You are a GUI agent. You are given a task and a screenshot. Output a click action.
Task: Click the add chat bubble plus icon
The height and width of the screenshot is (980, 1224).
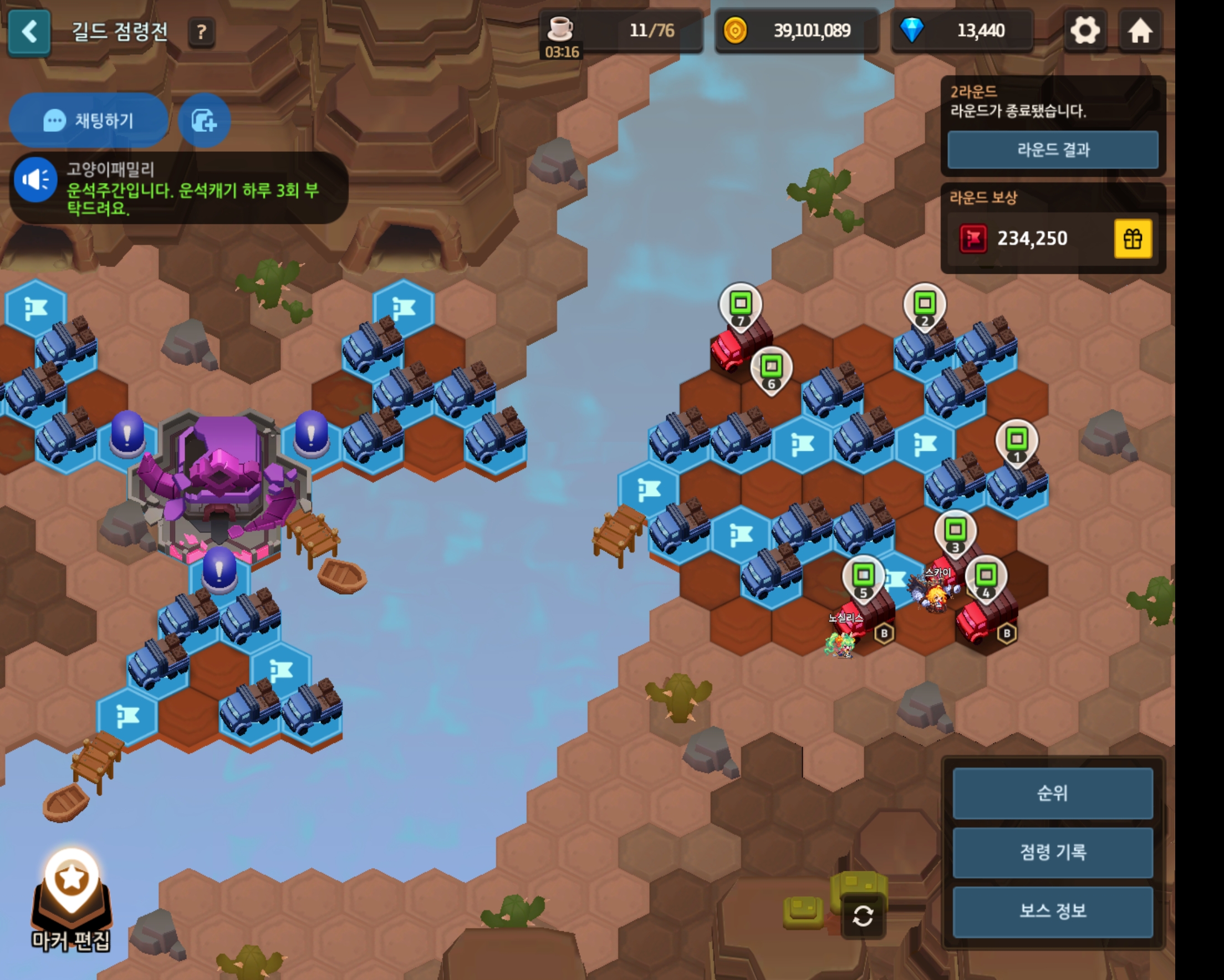pyautogui.click(x=204, y=120)
